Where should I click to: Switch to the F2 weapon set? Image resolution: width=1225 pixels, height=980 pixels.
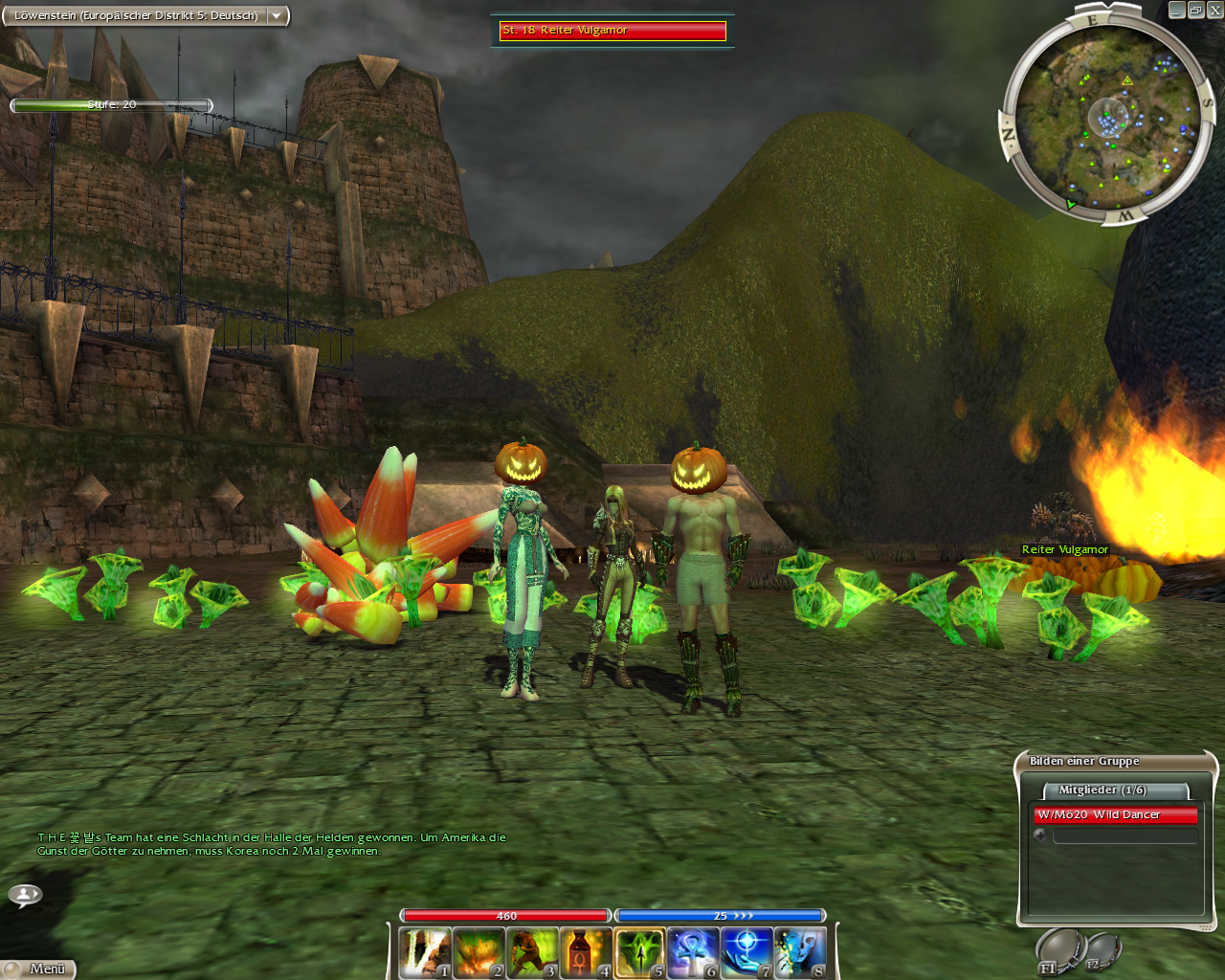coord(1102,950)
